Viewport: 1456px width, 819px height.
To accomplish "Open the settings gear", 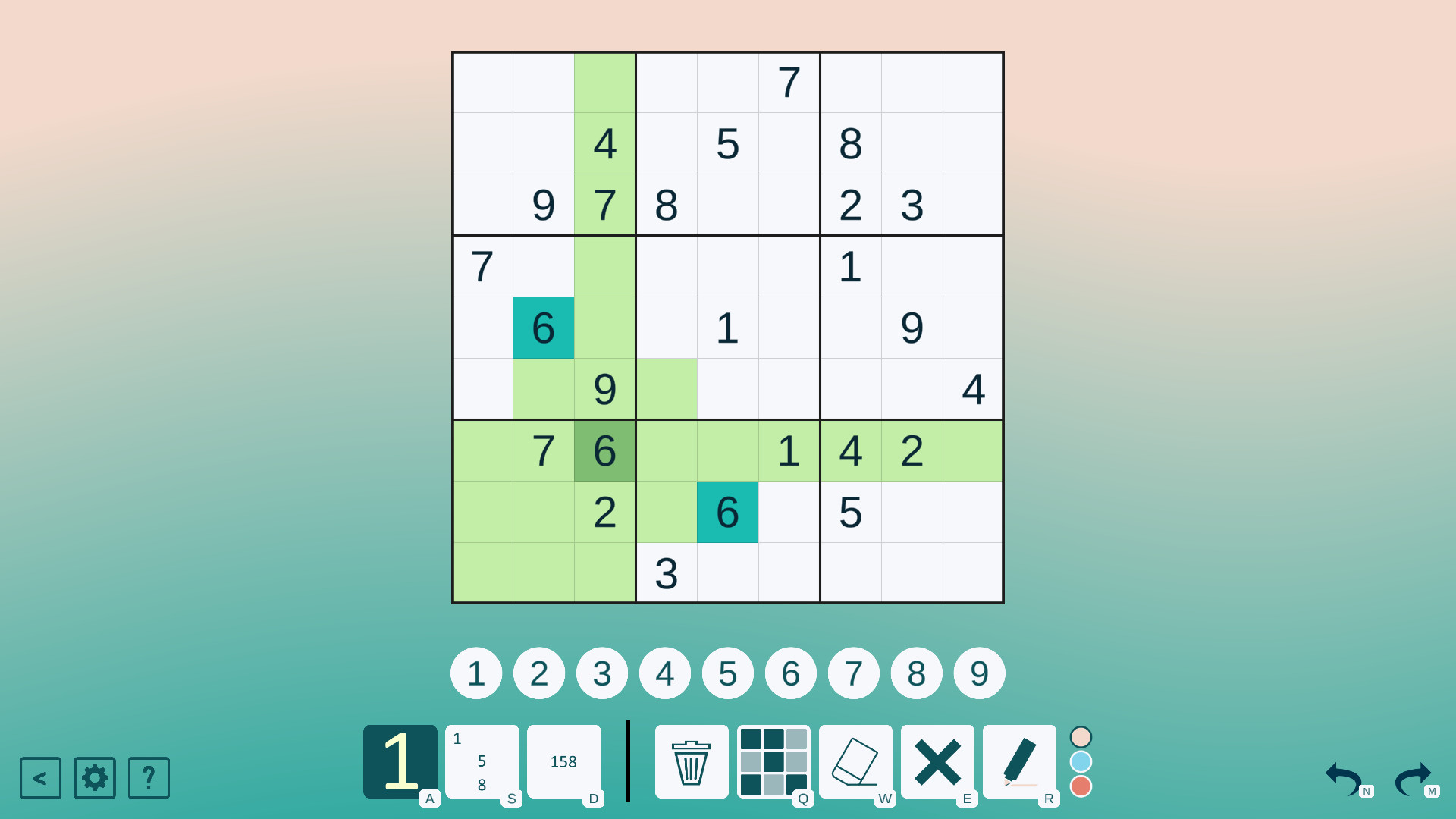I will point(94,778).
